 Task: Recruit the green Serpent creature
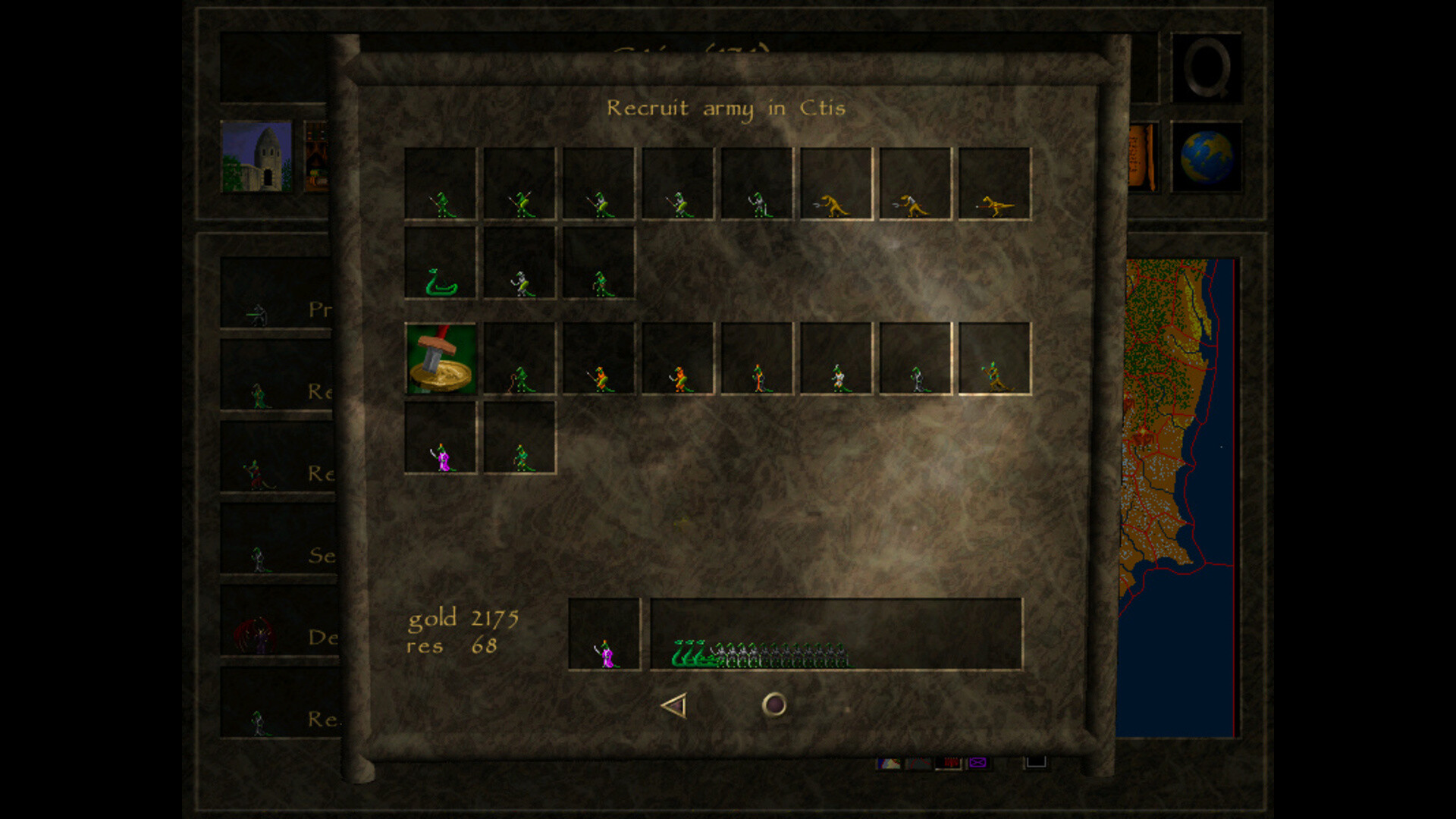click(x=440, y=281)
